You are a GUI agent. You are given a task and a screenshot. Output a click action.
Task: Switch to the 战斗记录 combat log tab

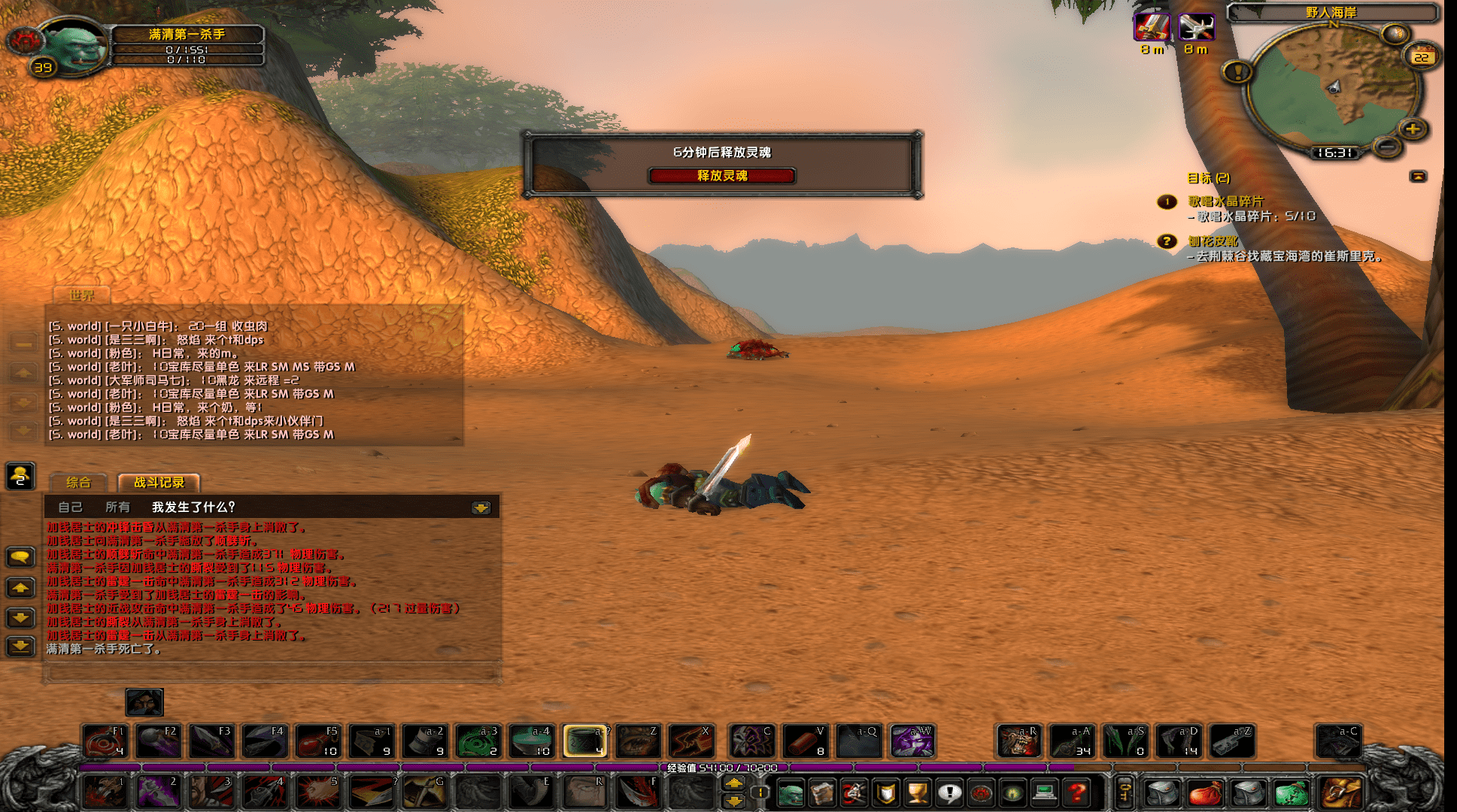point(159,483)
